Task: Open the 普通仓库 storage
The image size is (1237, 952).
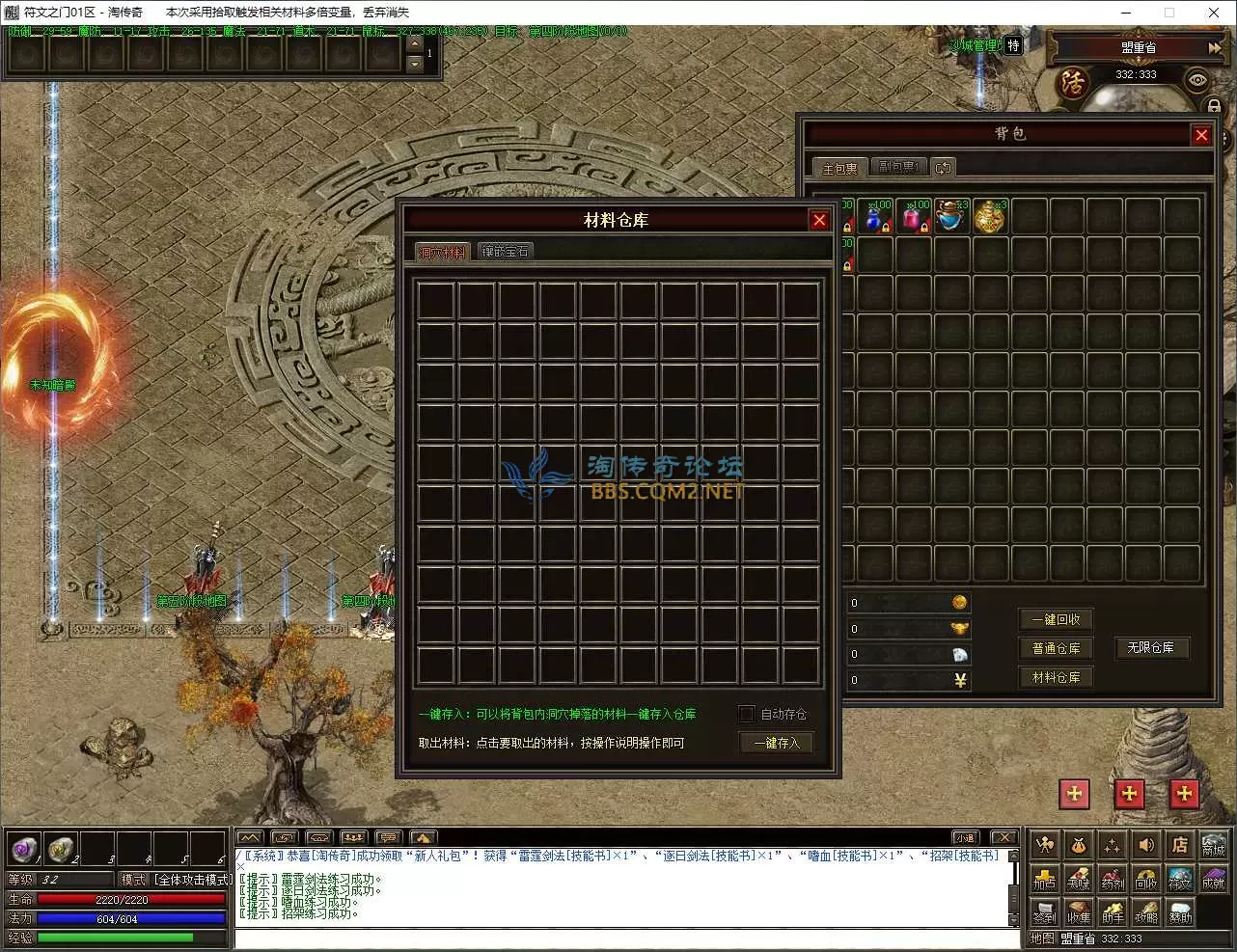Action: pos(1056,648)
